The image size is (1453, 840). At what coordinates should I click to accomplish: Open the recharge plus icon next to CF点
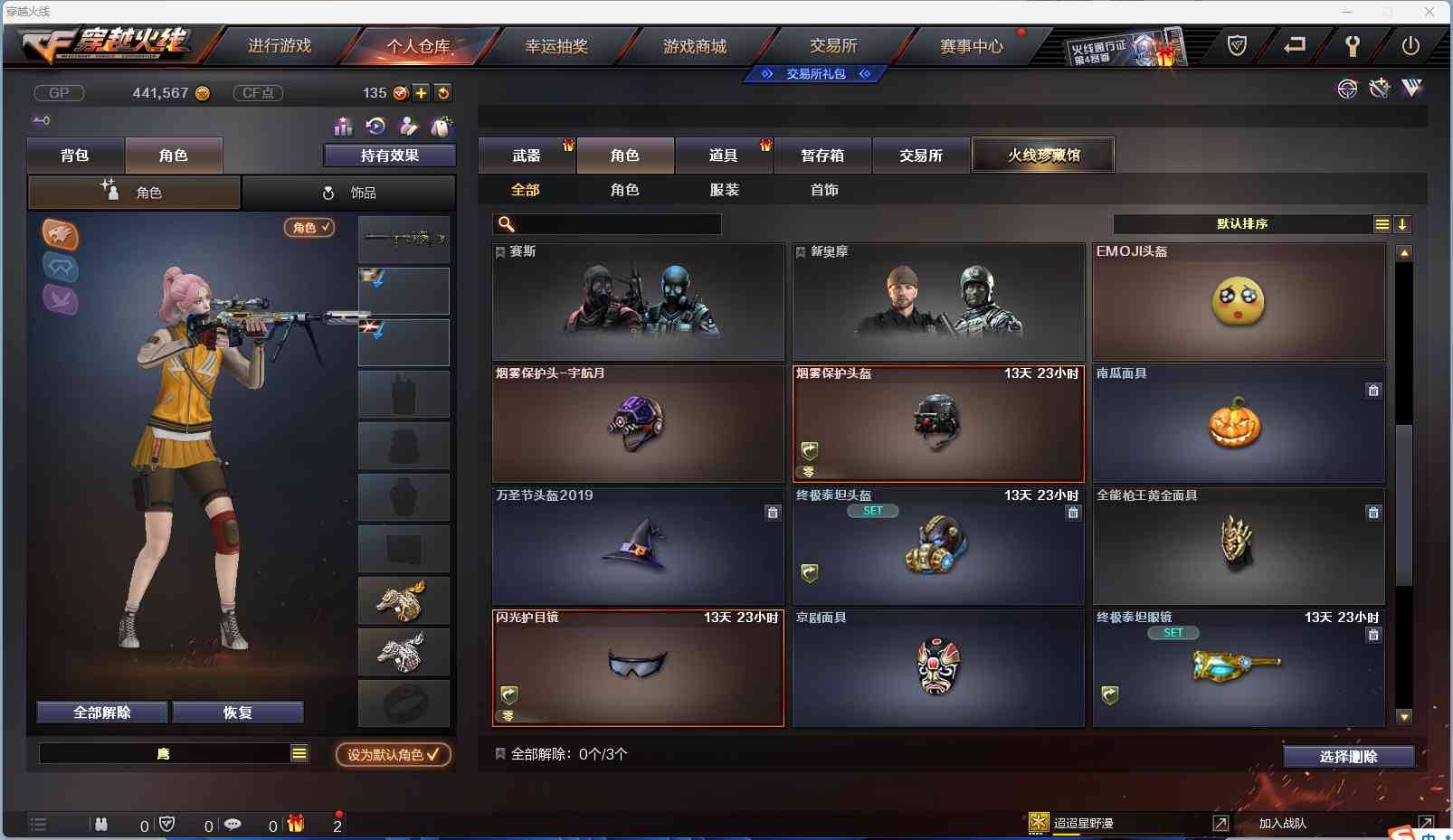point(422,92)
